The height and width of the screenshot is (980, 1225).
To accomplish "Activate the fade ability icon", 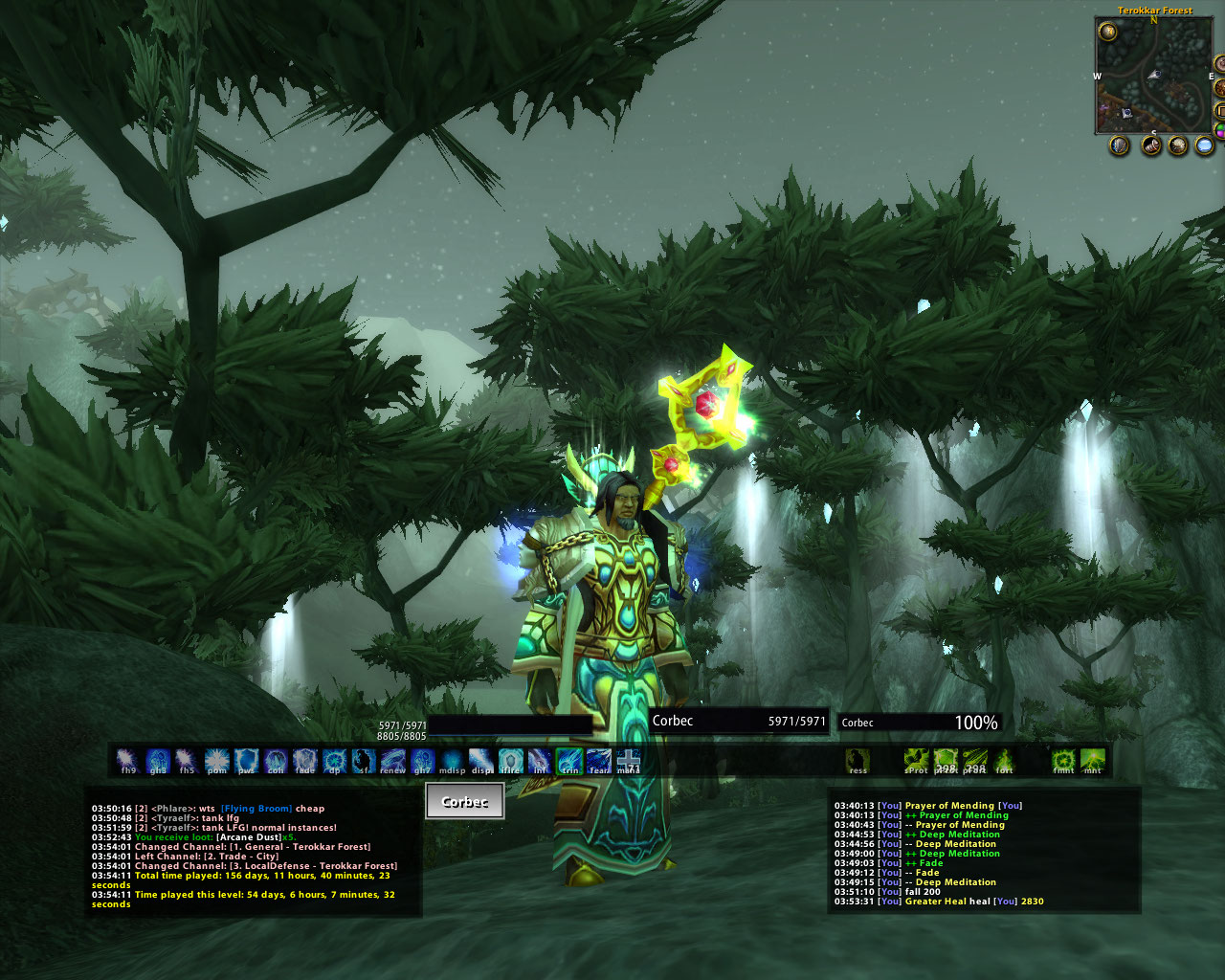I will point(304,761).
